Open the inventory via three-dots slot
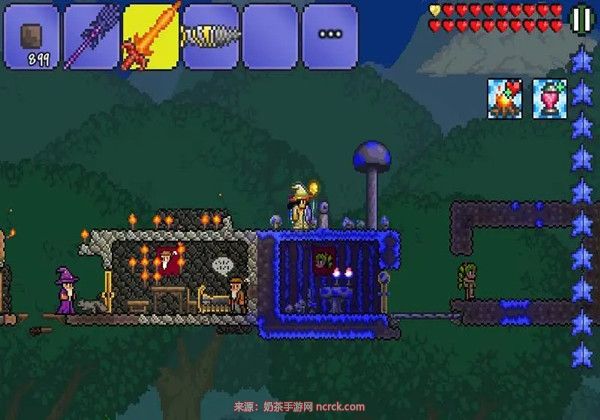Image resolution: width=600 pixels, height=420 pixels. pyautogui.click(x=330, y=36)
